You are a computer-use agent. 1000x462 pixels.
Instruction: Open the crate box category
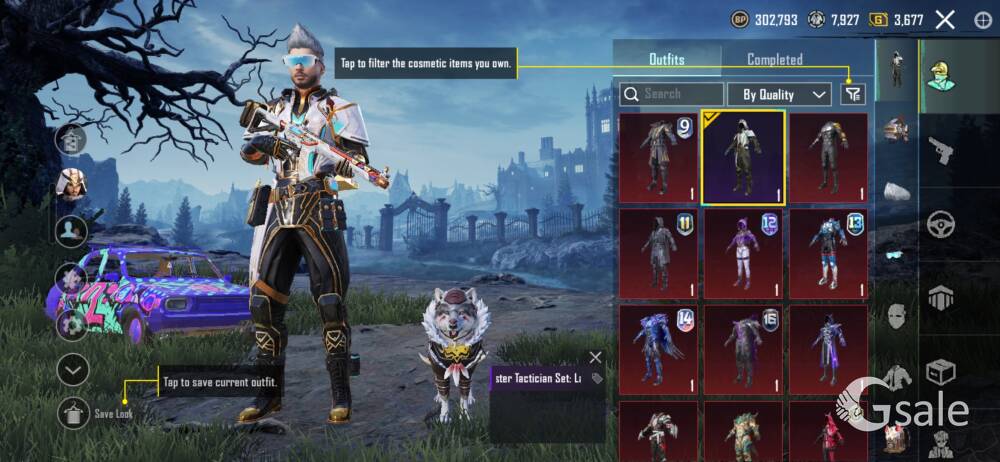(x=940, y=372)
